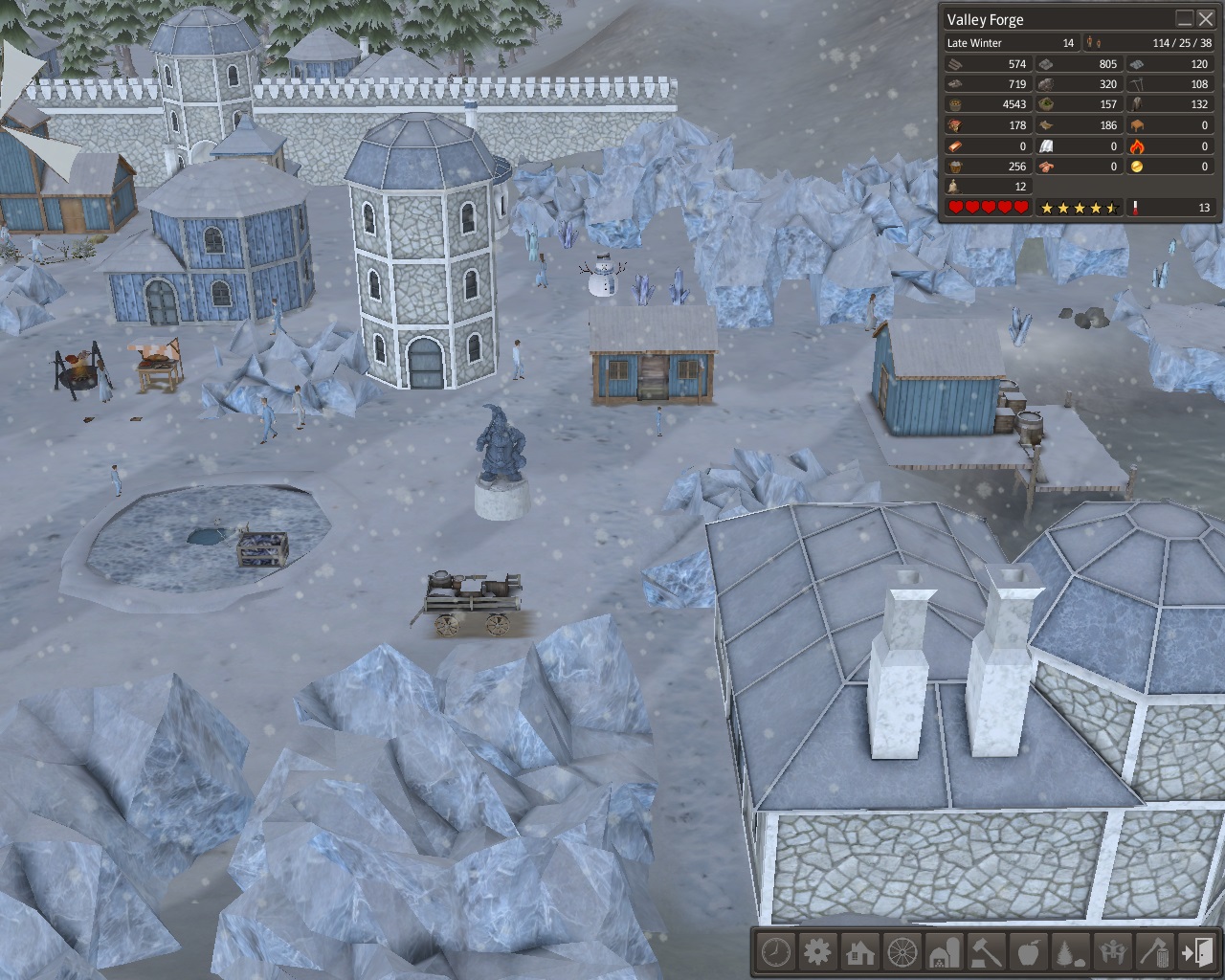Open the pine tree resource menu
This screenshot has height=980, width=1225.
(1071, 952)
